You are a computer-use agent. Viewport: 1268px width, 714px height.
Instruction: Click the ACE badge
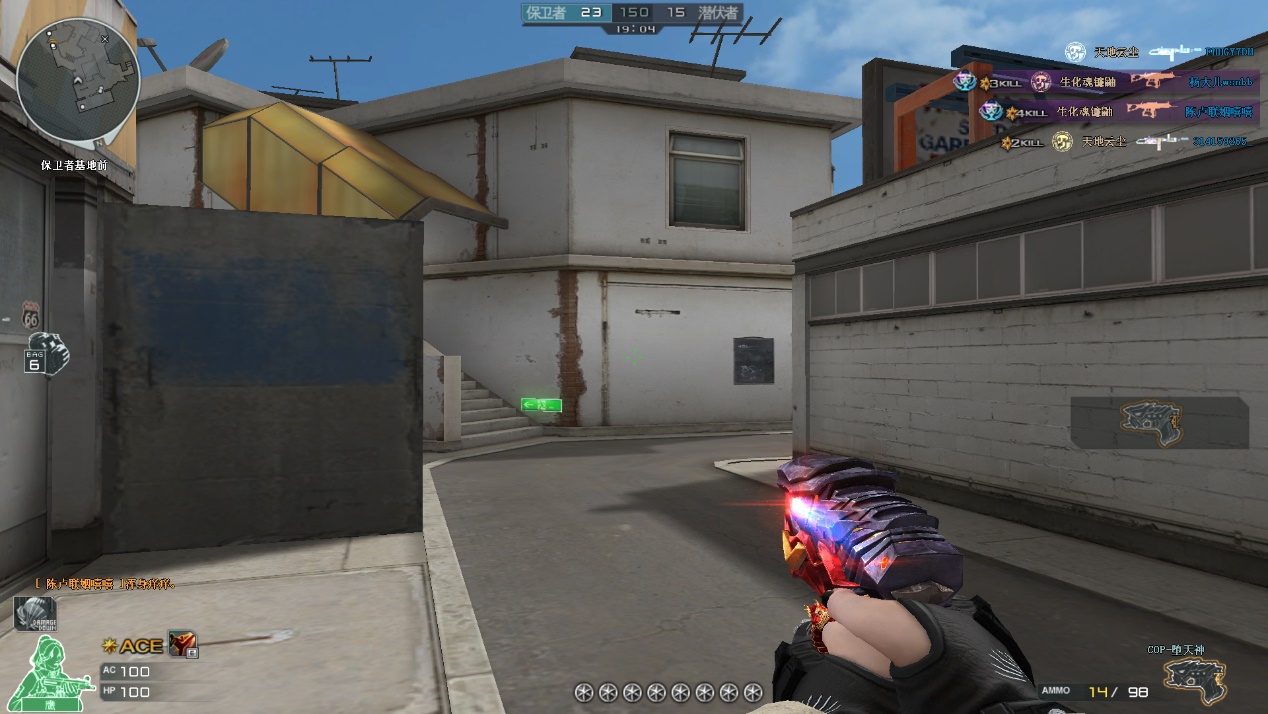(x=133, y=646)
